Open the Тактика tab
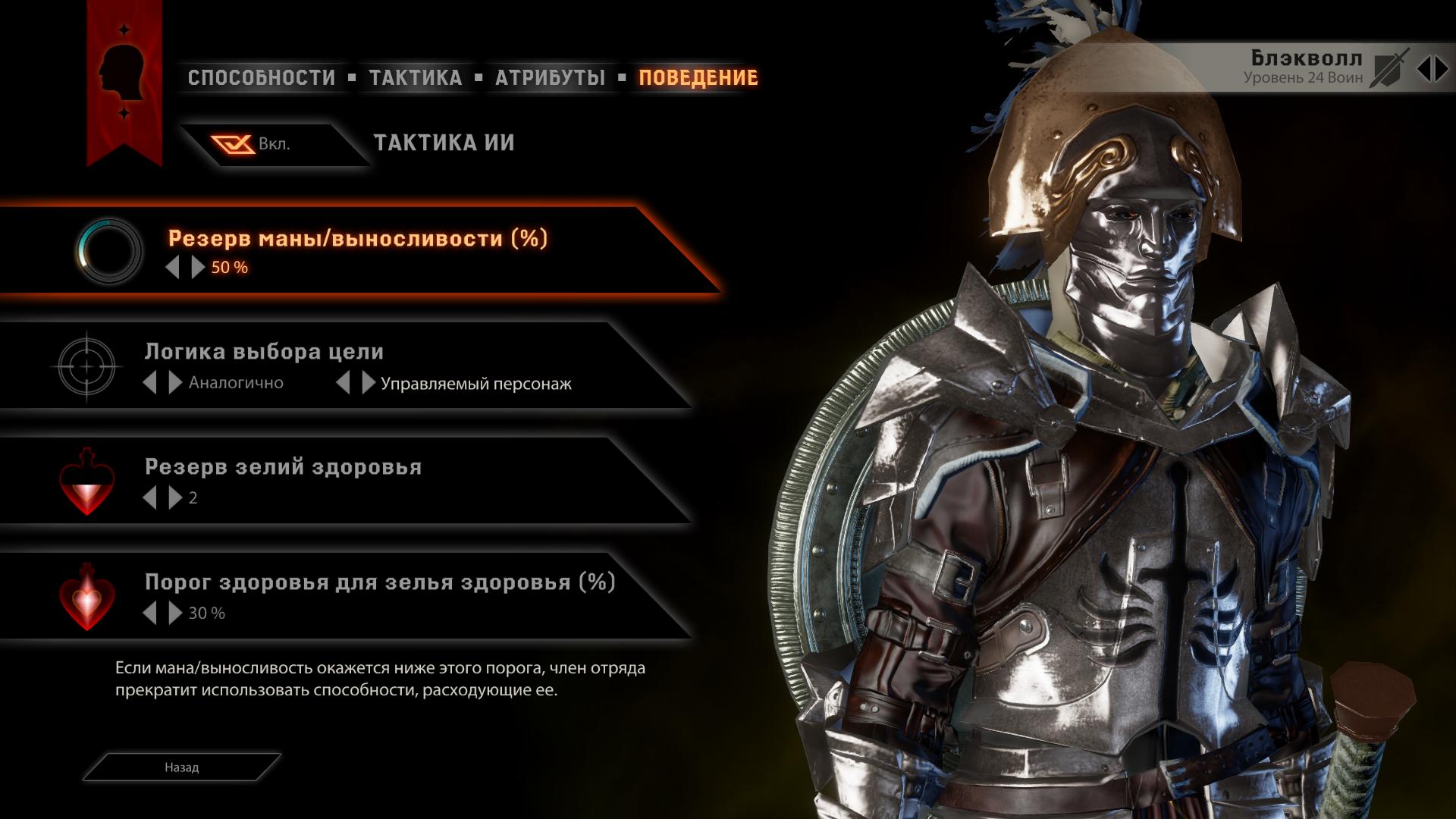The width and height of the screenshot is (1456, 819). [415, 77]
